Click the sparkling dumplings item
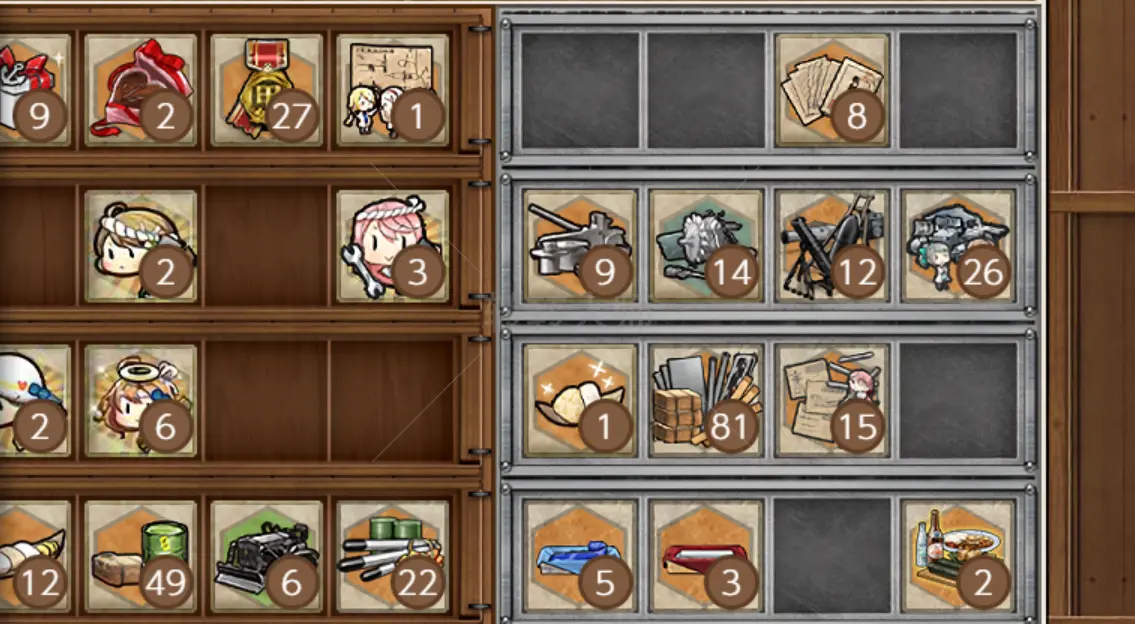1135x624 pixels. (580, 401)
